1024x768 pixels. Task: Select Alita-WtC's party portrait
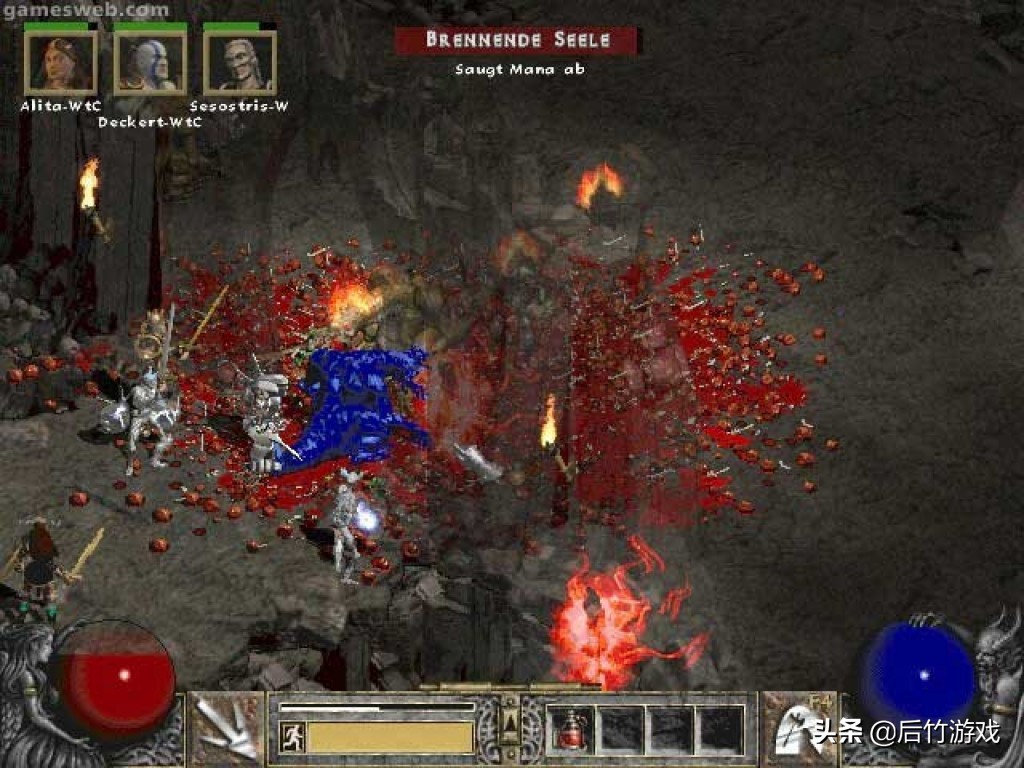coord(60,62)
